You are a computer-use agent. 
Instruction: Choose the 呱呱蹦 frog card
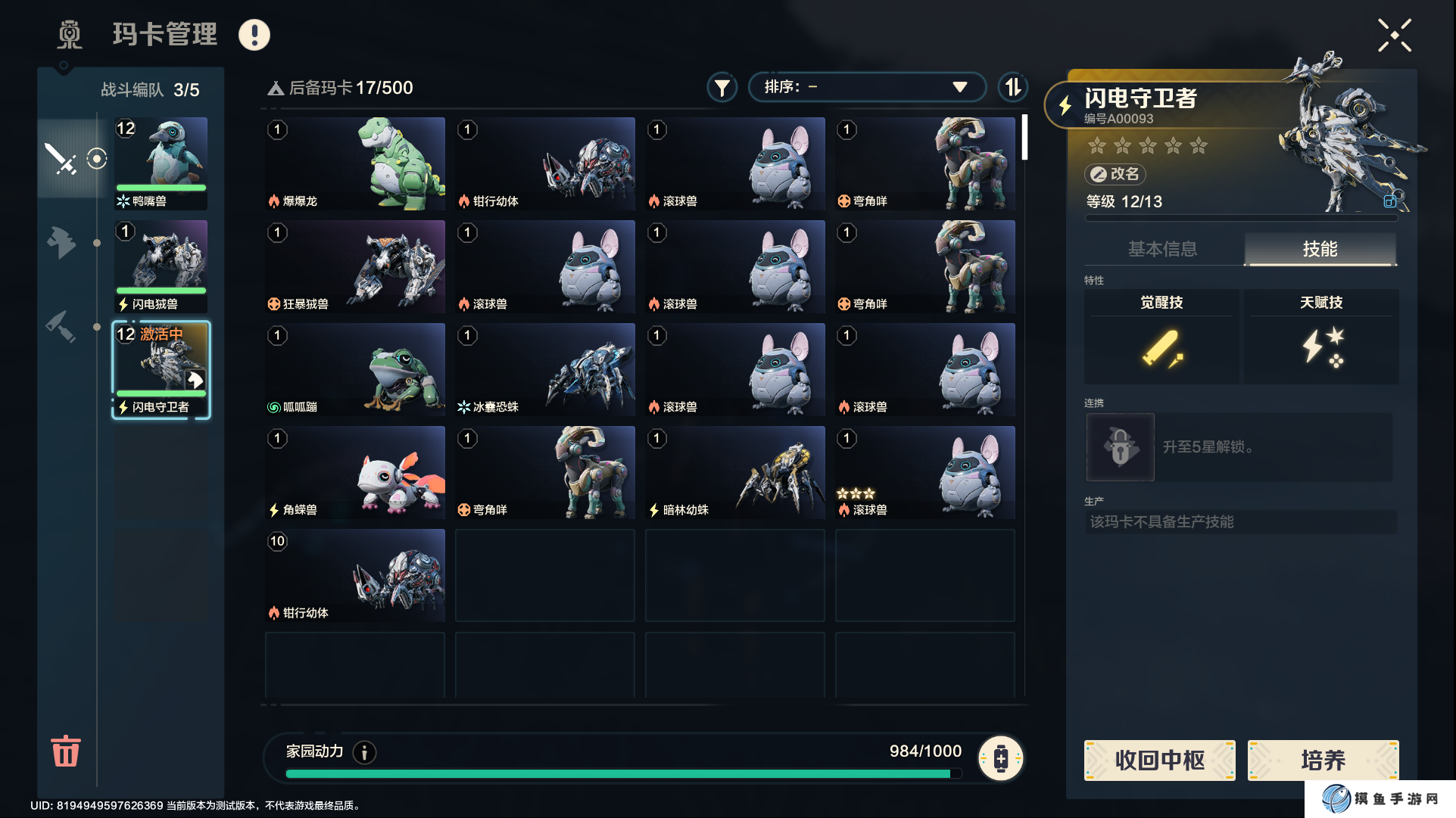pos(355,369)
